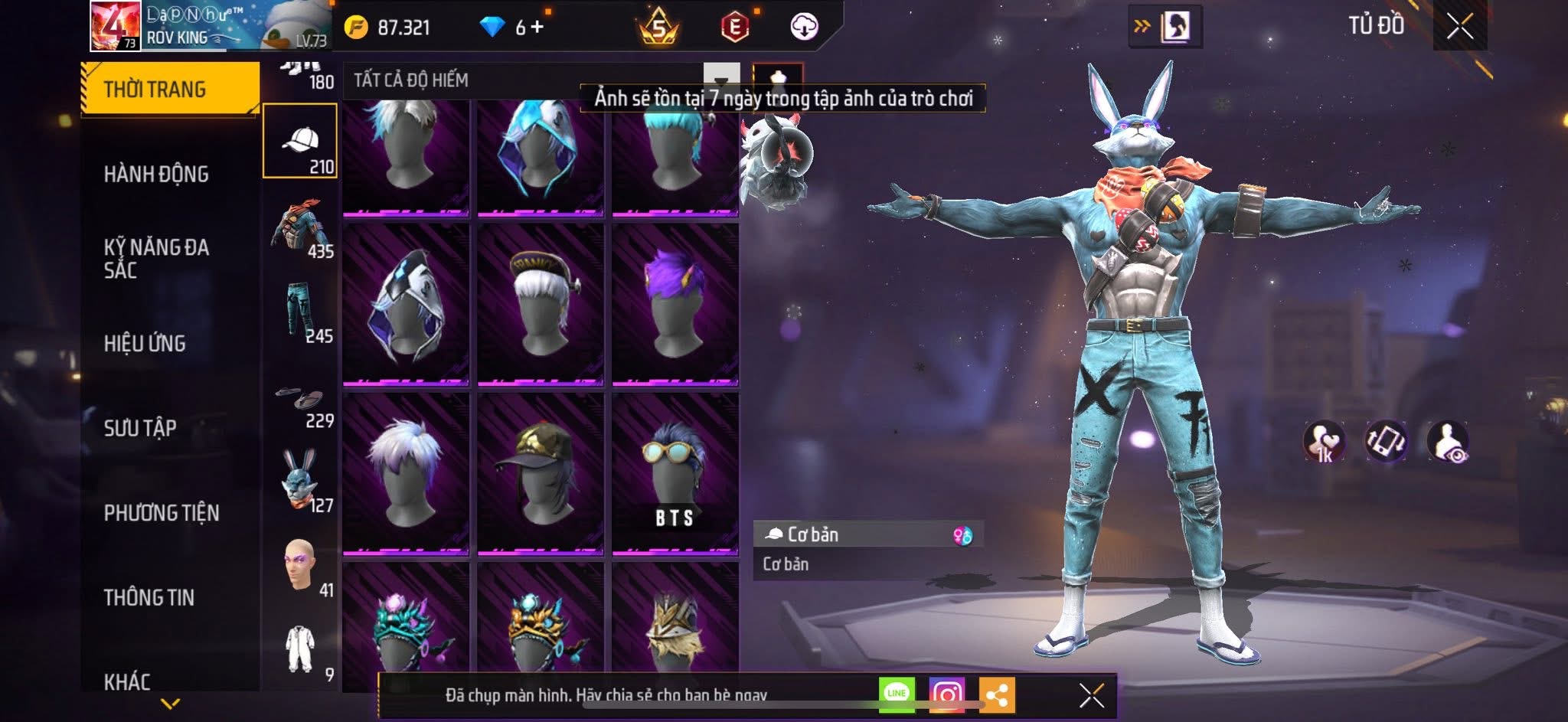
Task: Choose the purple spiky hair item
Action: click(675, 304)
